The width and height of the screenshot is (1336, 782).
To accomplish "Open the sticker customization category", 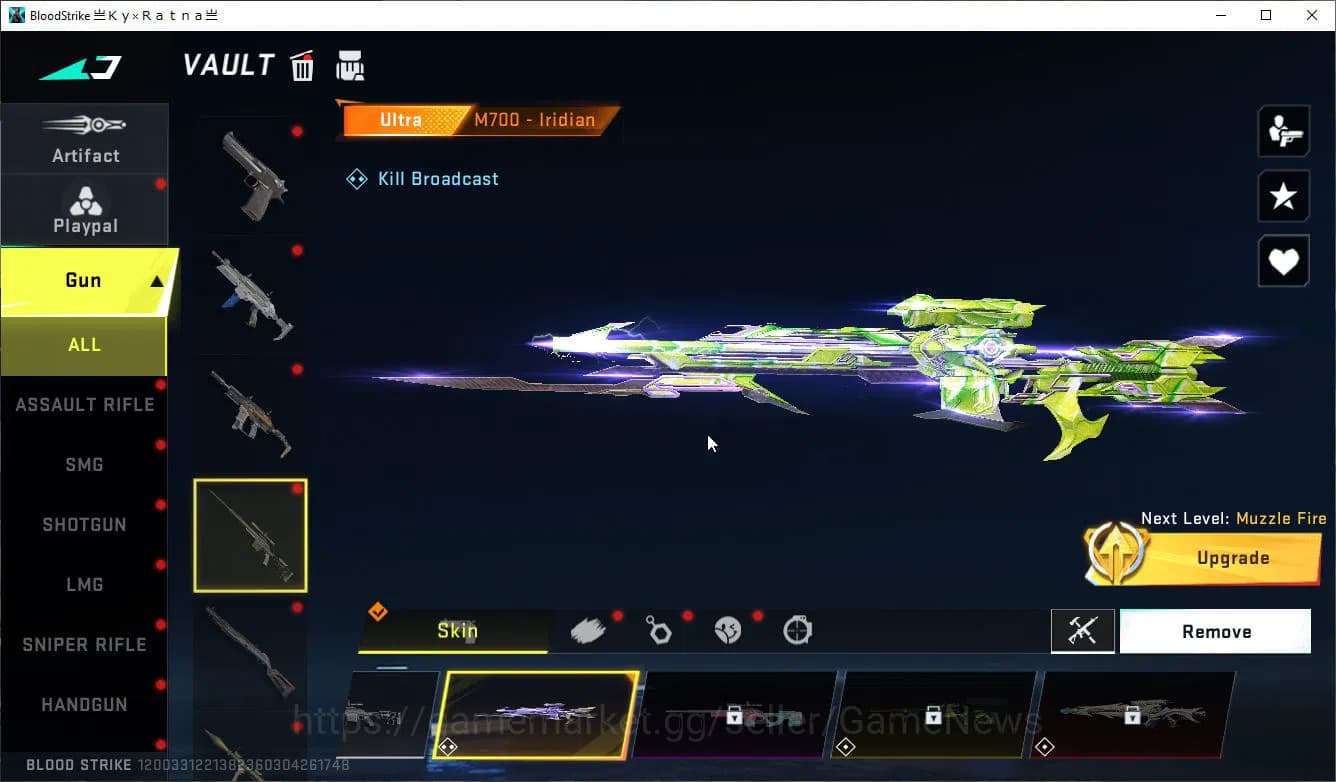I will [x=726, y=629].
